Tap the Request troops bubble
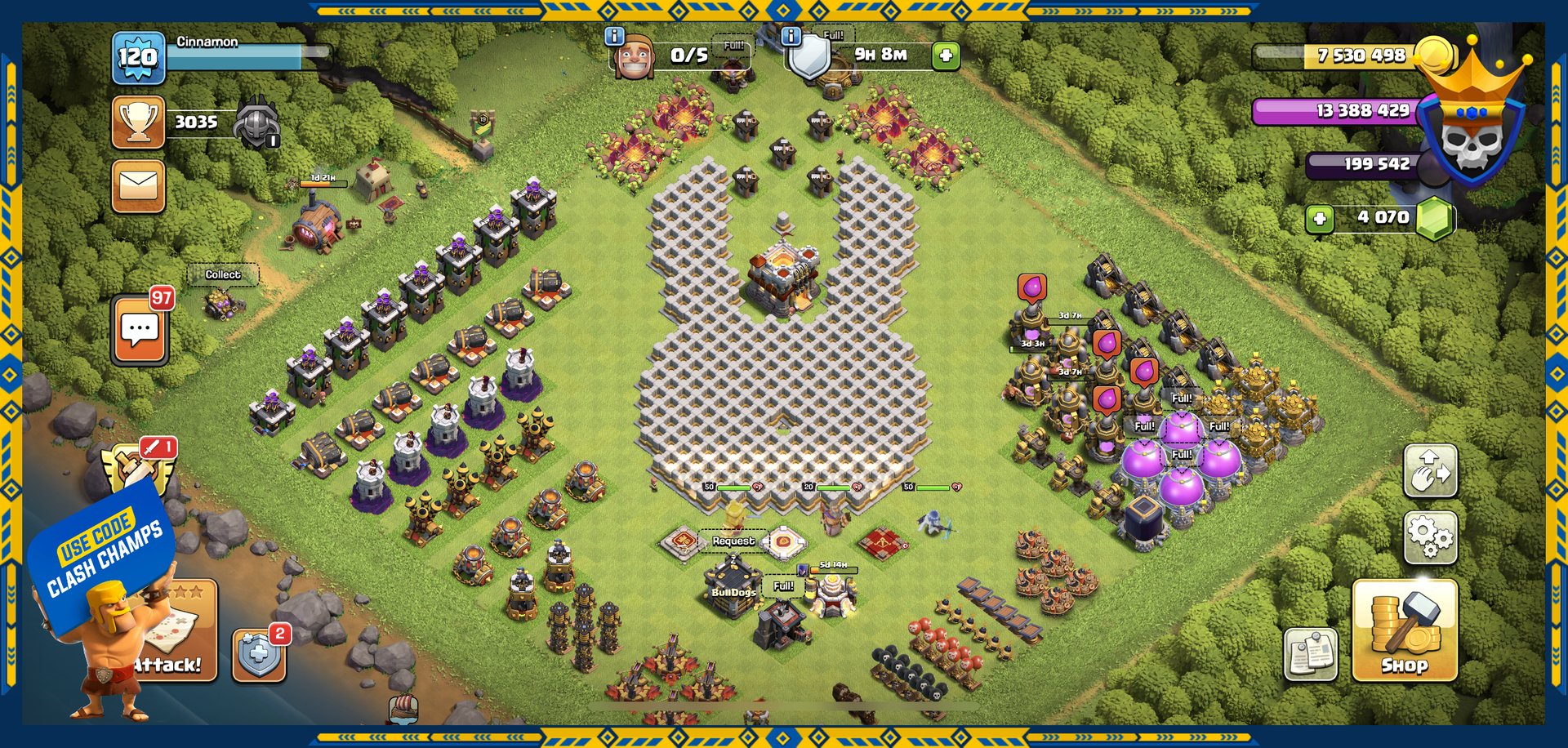1568x748 pixels. 733,541
